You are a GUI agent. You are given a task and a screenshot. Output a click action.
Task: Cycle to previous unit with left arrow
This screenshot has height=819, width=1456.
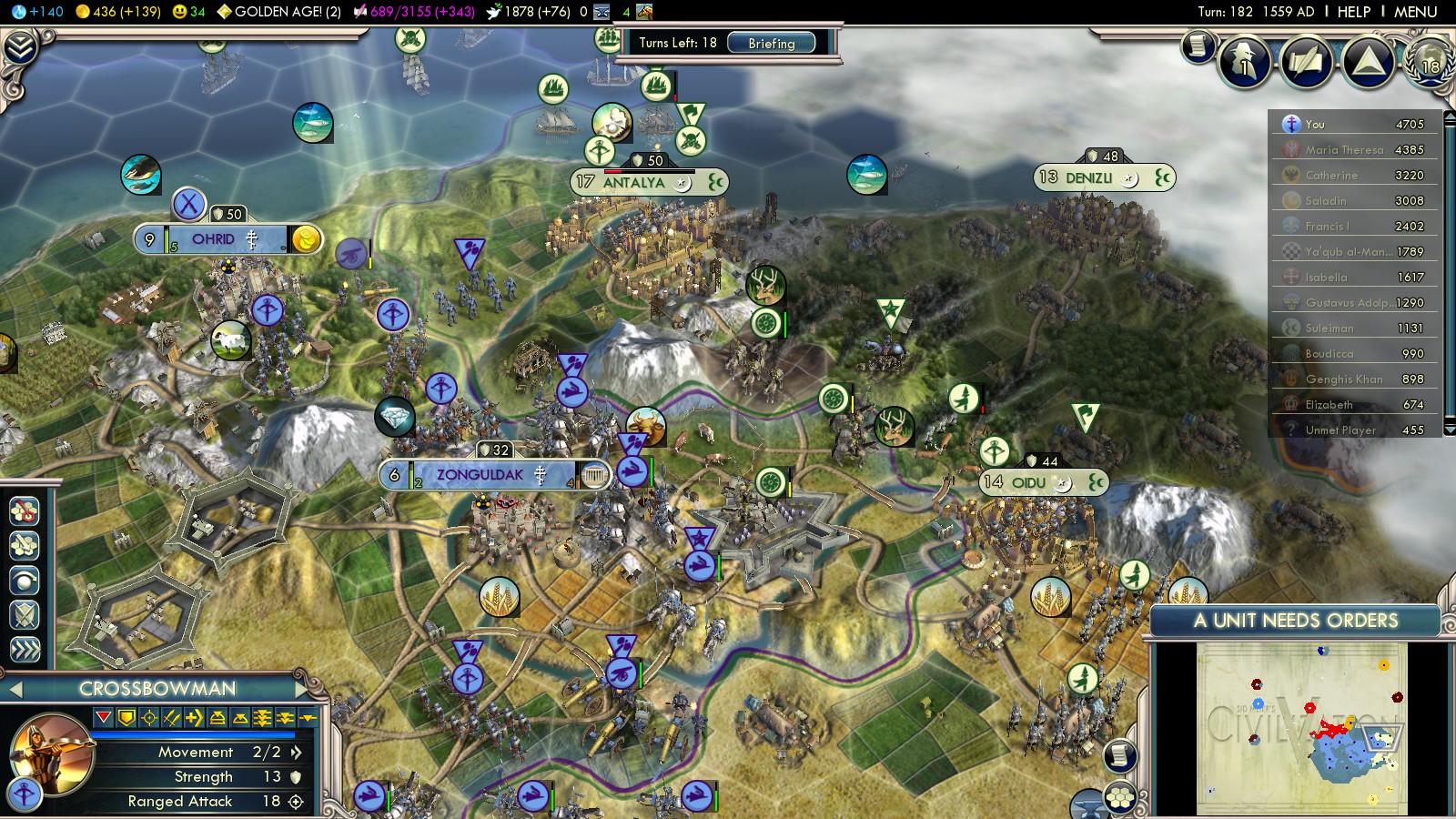coord(15,689)
